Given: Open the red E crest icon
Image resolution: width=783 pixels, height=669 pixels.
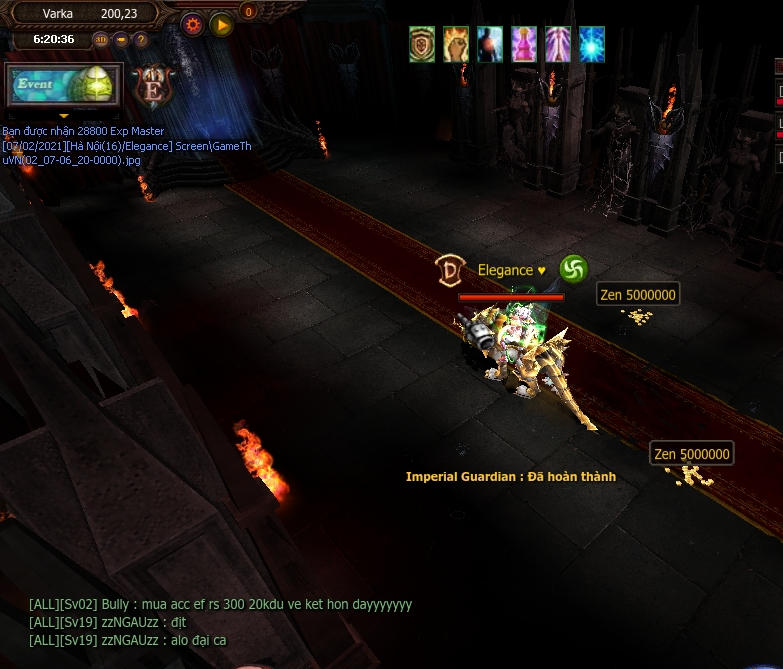Looking at the screenshot, I should click(x=153, y=86).
